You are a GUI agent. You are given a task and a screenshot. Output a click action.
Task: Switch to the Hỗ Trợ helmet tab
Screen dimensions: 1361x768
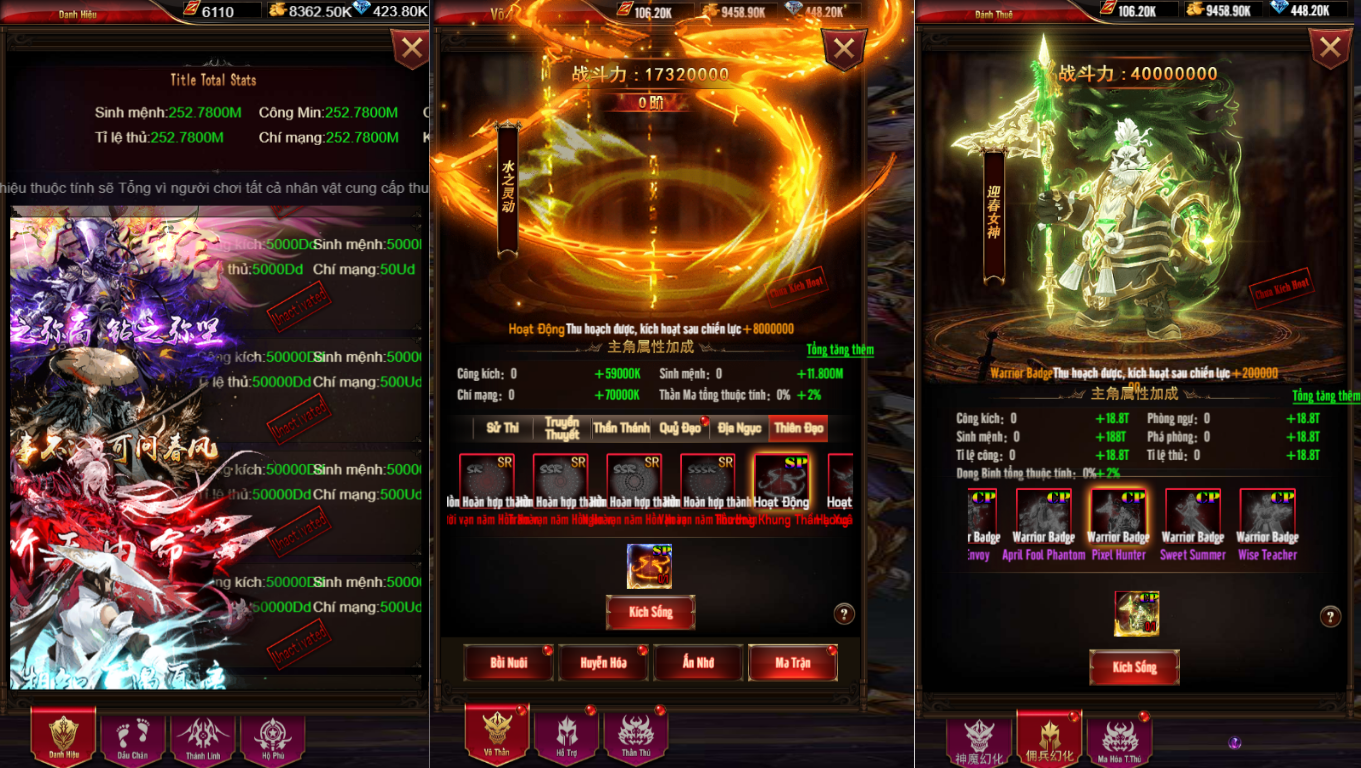(x=567, y=737)
